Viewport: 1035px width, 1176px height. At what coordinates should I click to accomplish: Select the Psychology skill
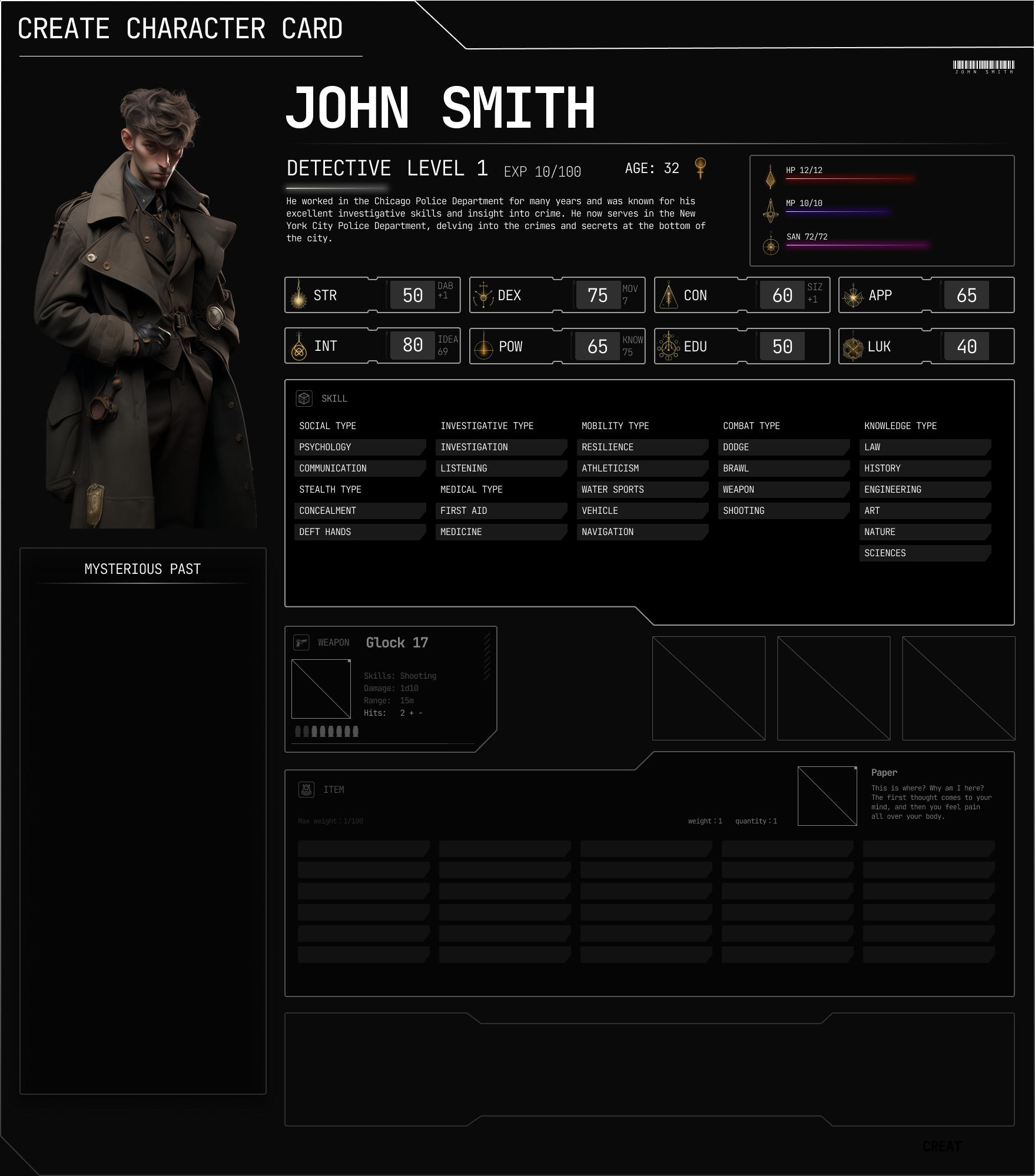tap(359, 447)
